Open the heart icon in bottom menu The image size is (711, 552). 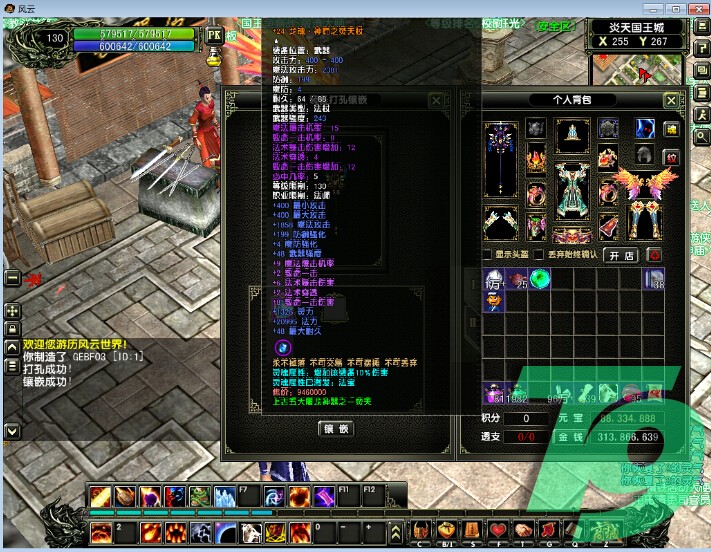click(x=498, y=529)
